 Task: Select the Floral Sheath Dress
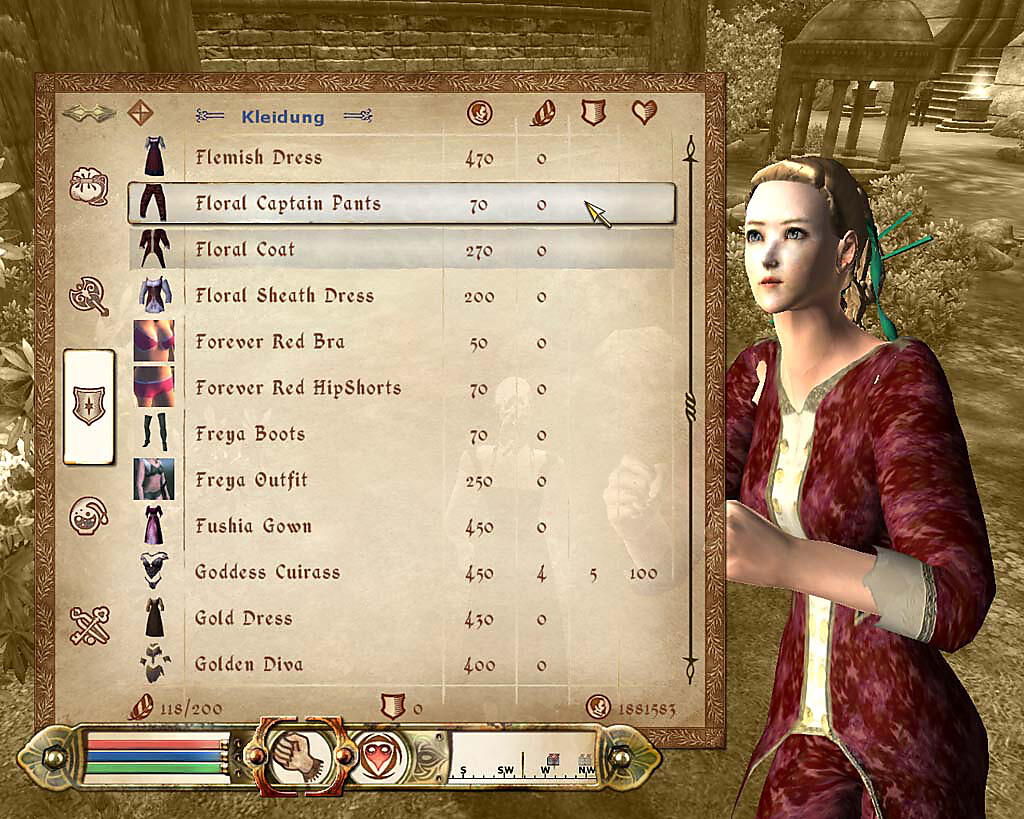tap(284, 296)
